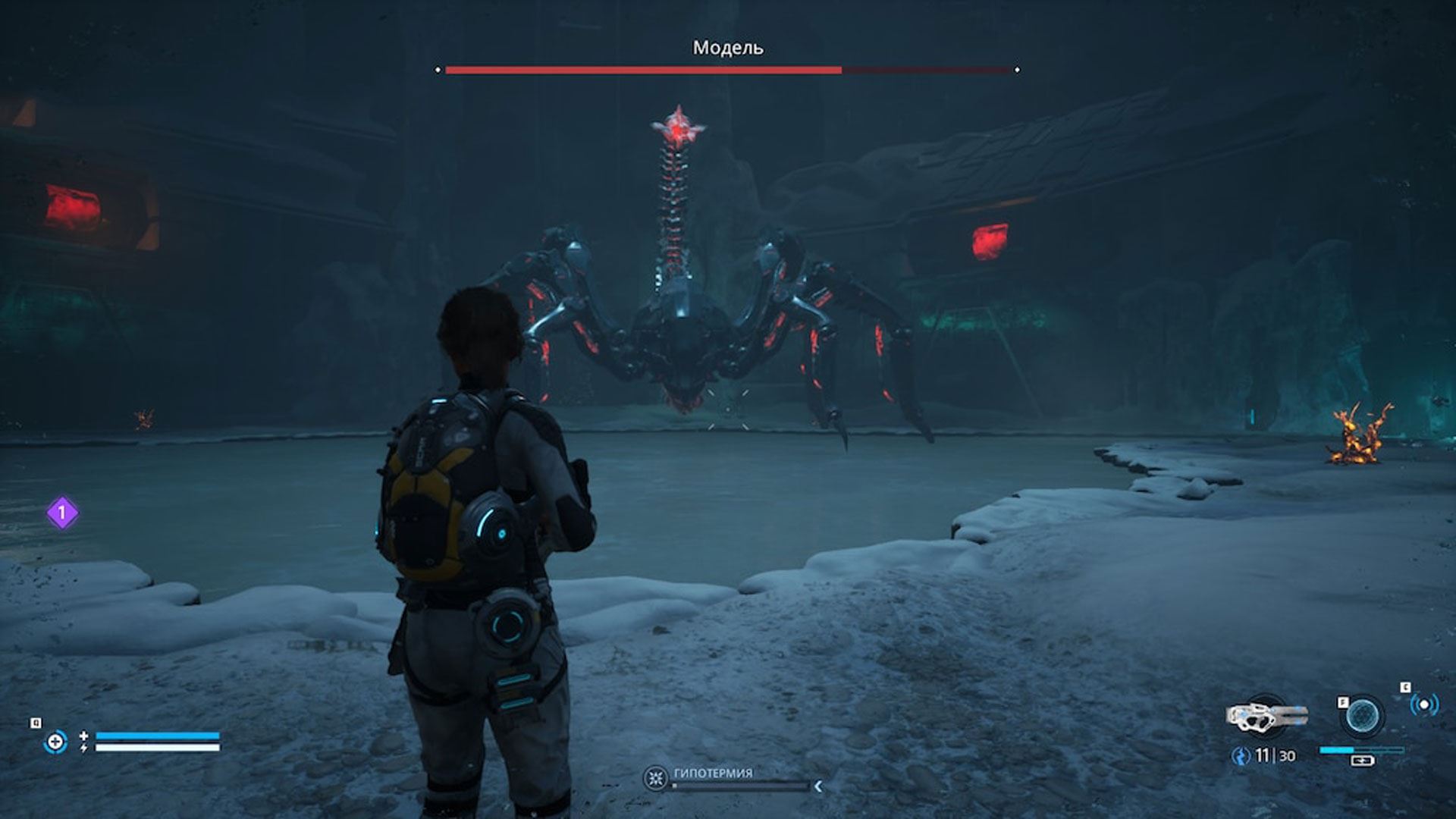The width and height of the screenshot is (1456, 819).
Task: Click the Гипотермия status icon
Action: point(655,778)
